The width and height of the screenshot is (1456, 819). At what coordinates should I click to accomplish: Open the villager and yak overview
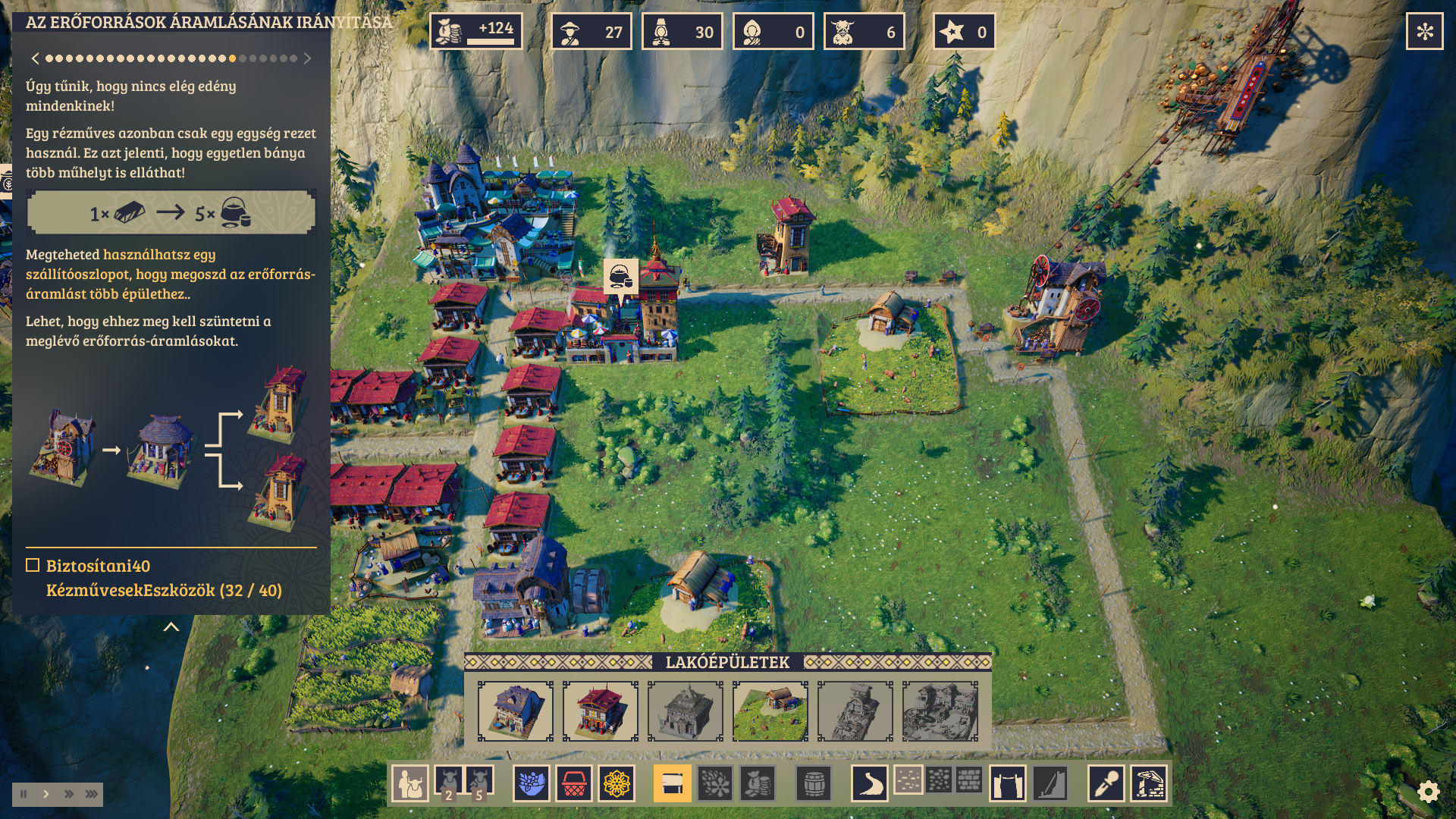(410, 783)
